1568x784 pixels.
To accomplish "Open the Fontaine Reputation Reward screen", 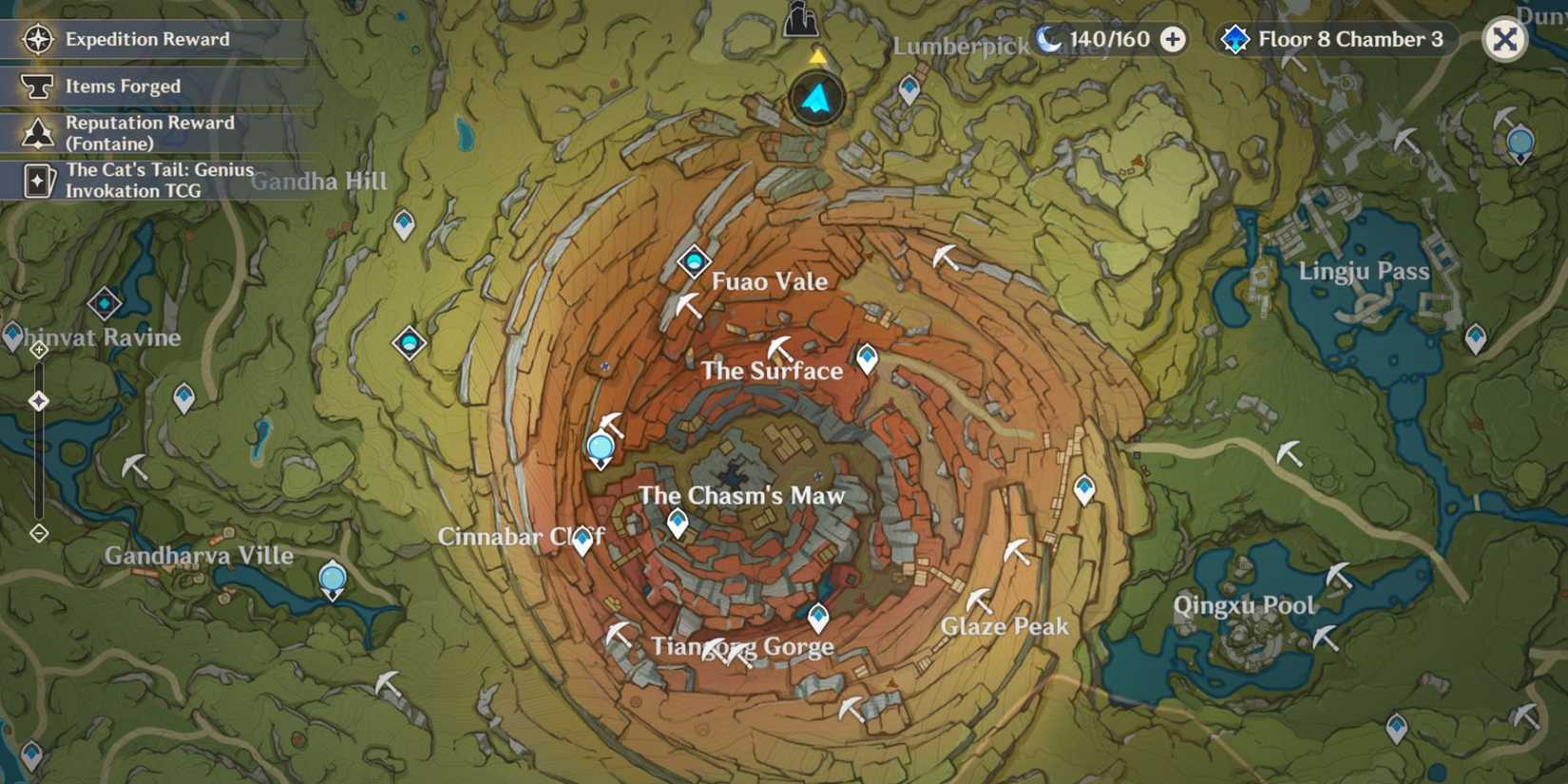I will pyautogui.click(x=147, y=133).
